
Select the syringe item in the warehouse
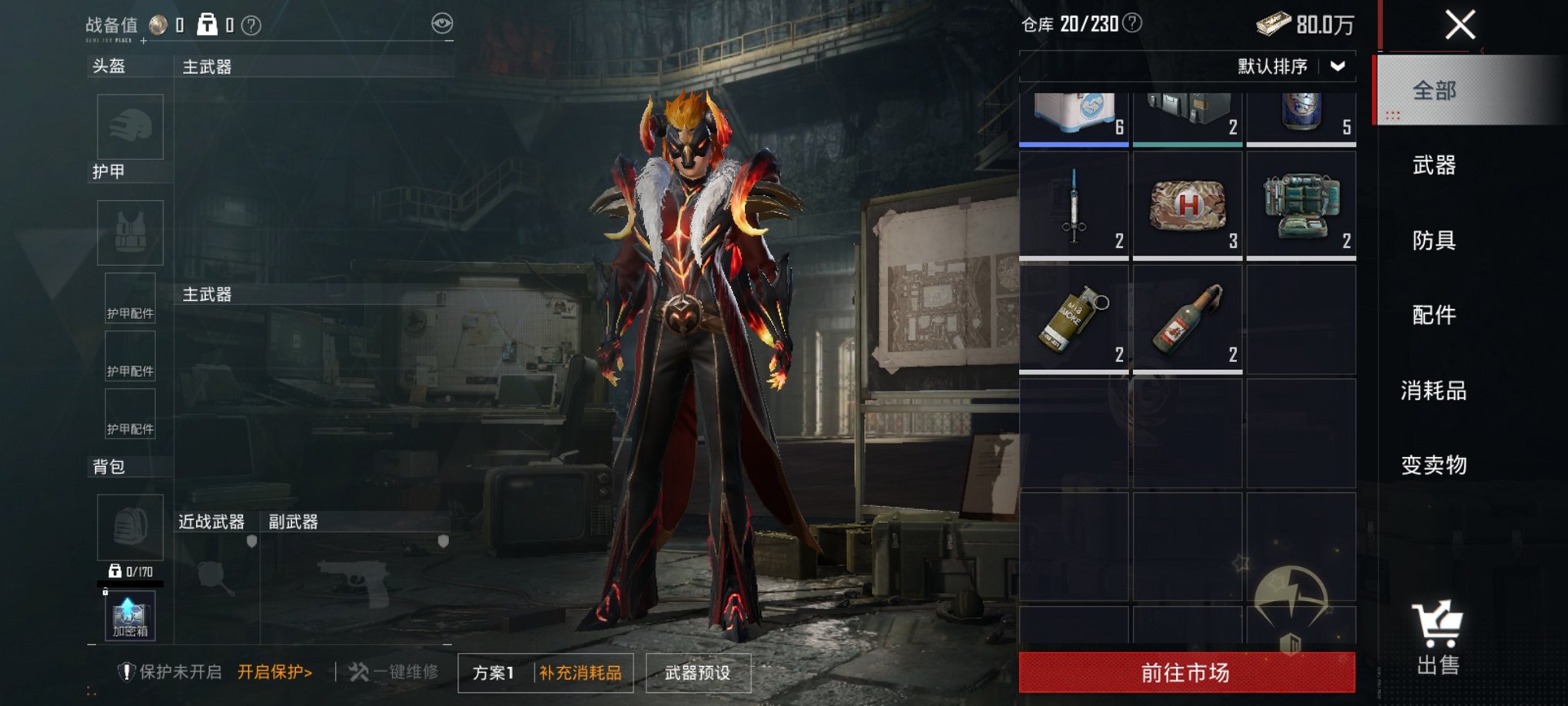[1074, 205]
